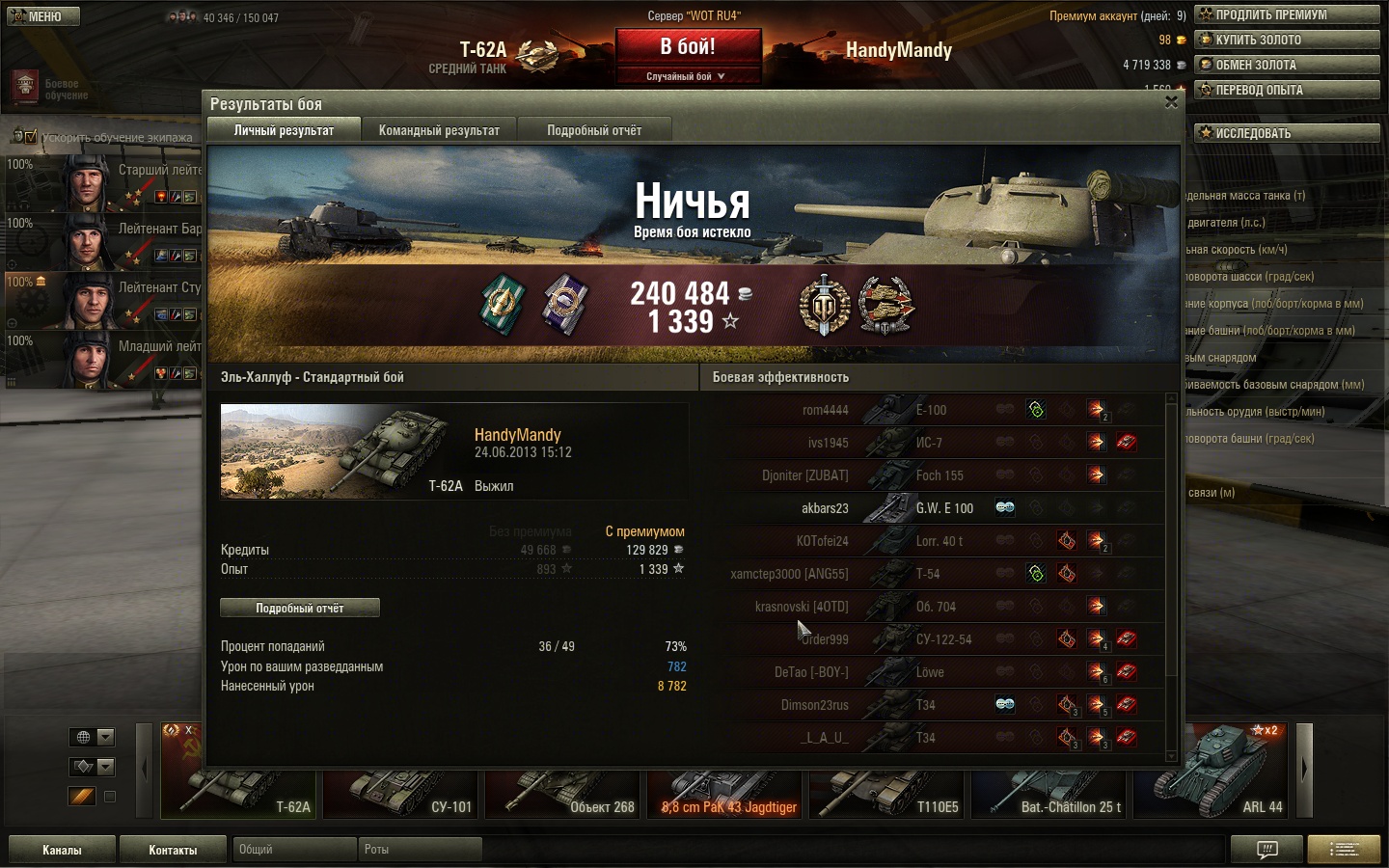
Task: Close the battle results window
Action: (1171, 102)
